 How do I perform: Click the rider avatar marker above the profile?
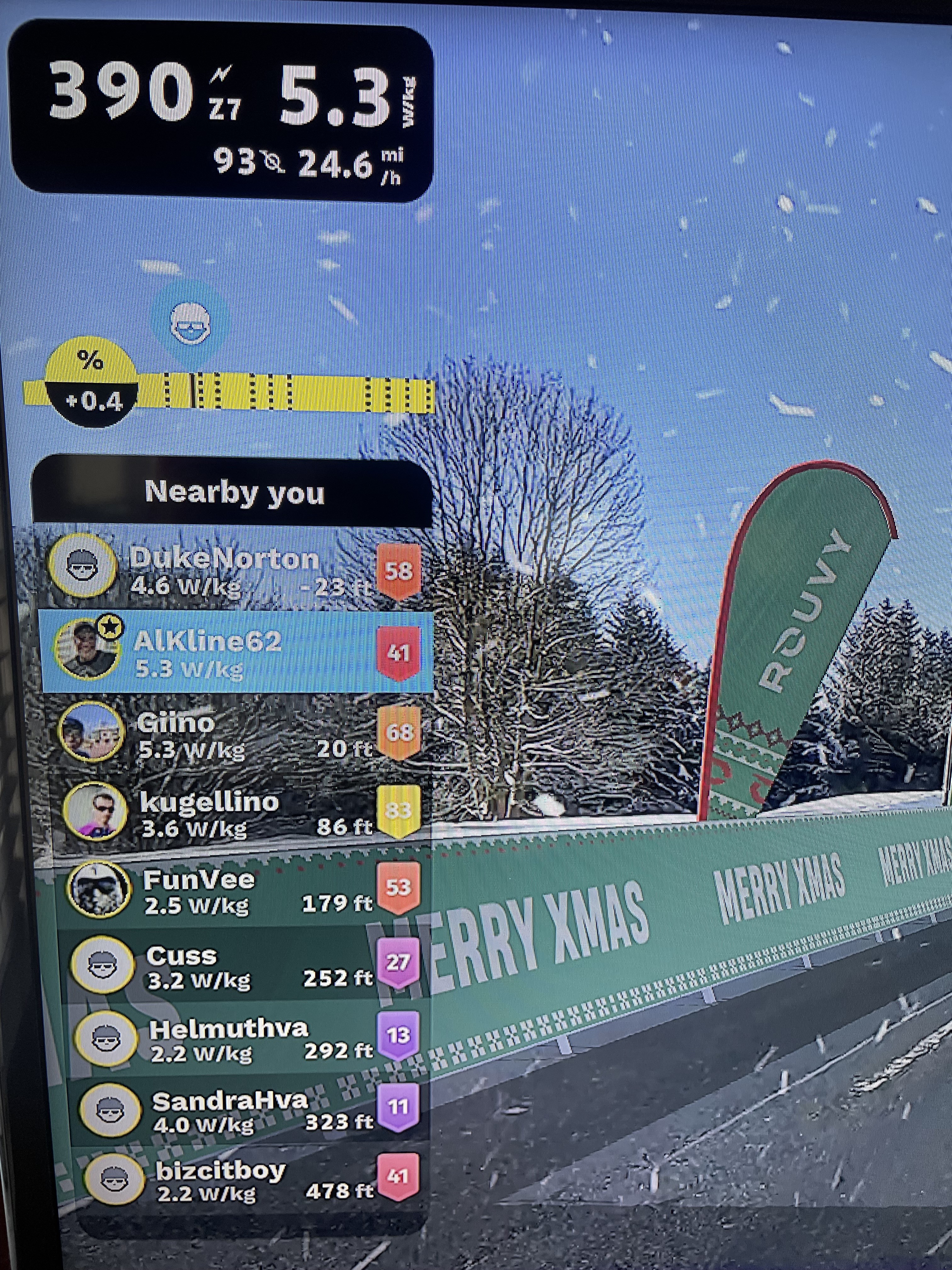tap(190, 324)
